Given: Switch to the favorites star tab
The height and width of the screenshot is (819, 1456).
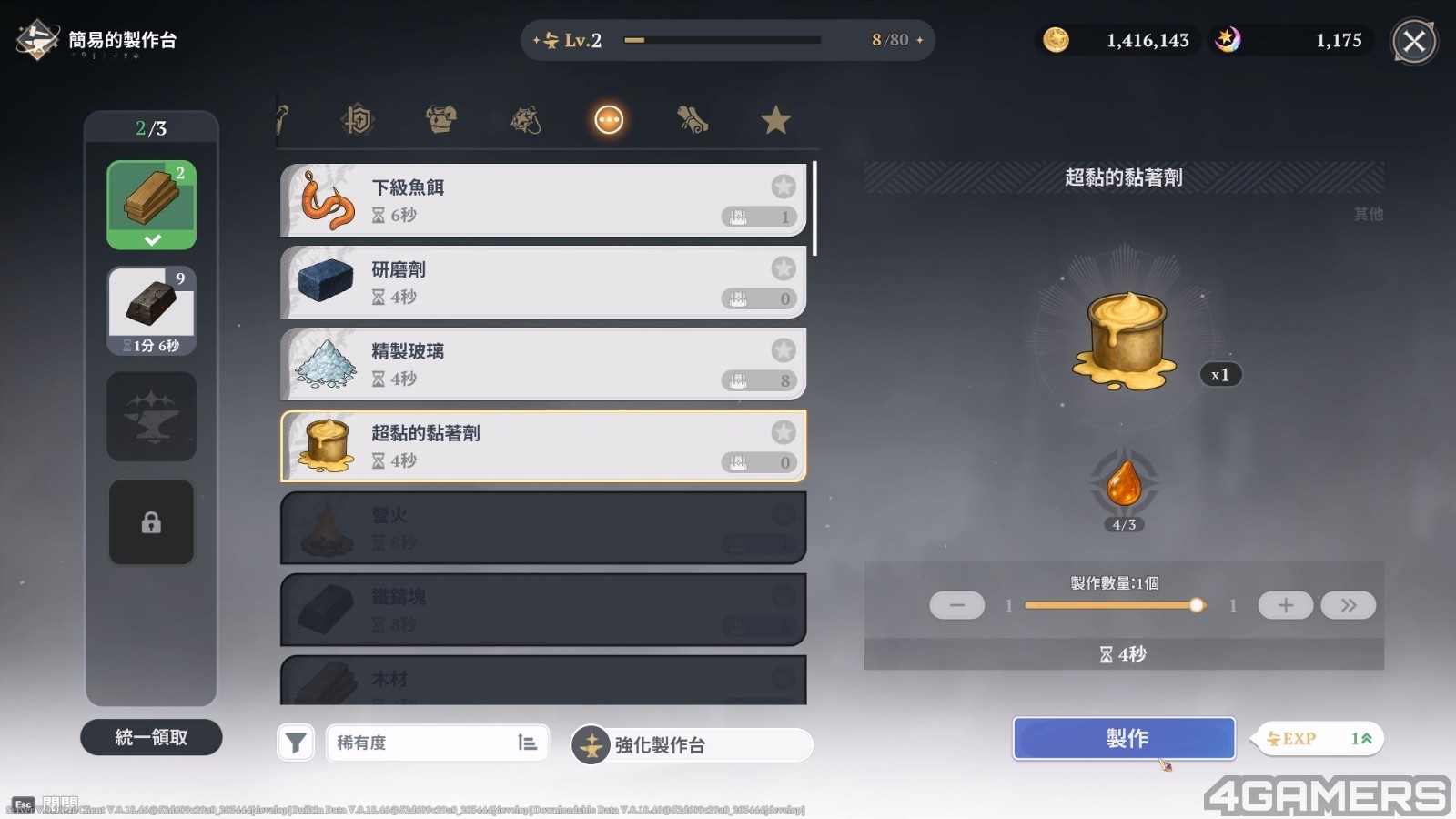Looking at the screenshot, I should coord(775,120).
